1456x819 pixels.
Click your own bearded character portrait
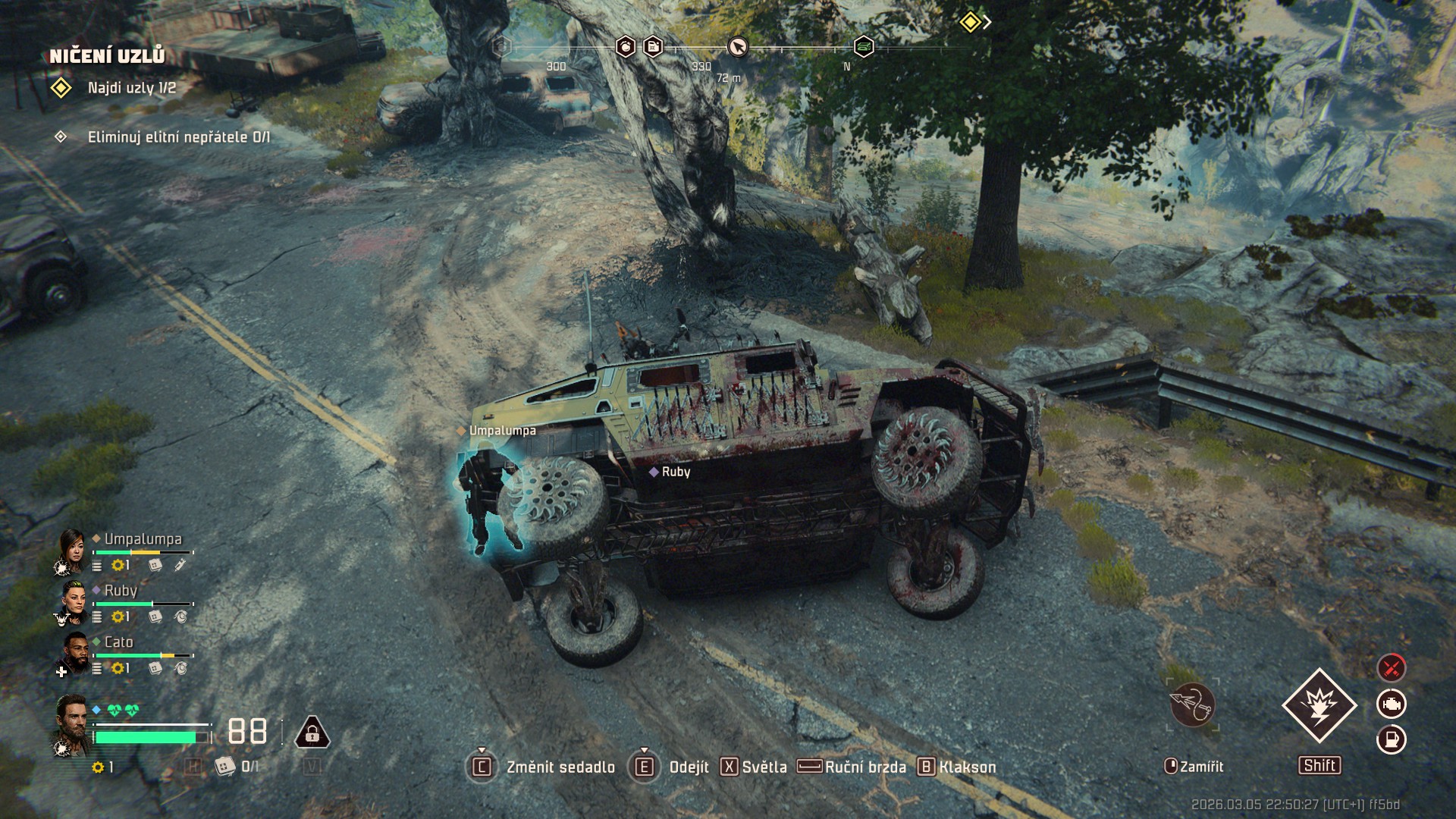(72, 723)
